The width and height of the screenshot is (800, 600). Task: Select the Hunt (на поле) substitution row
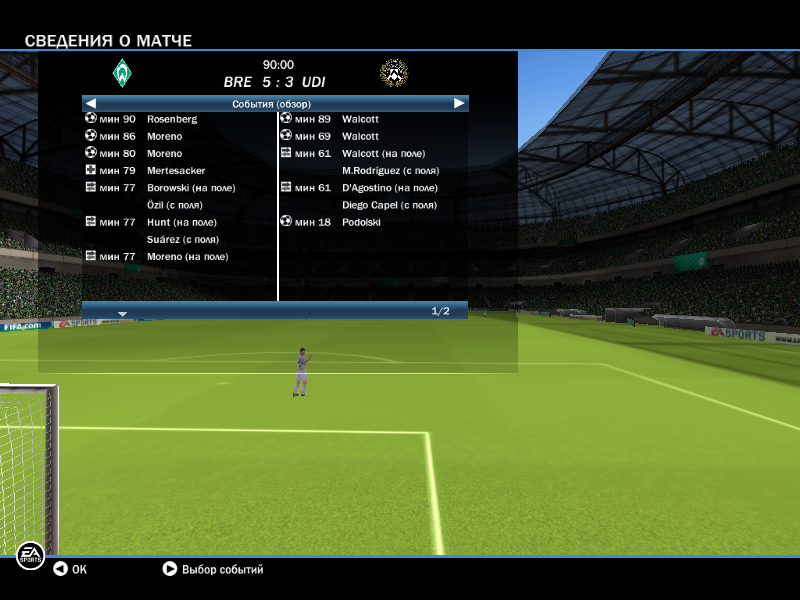tap(181, 222)
